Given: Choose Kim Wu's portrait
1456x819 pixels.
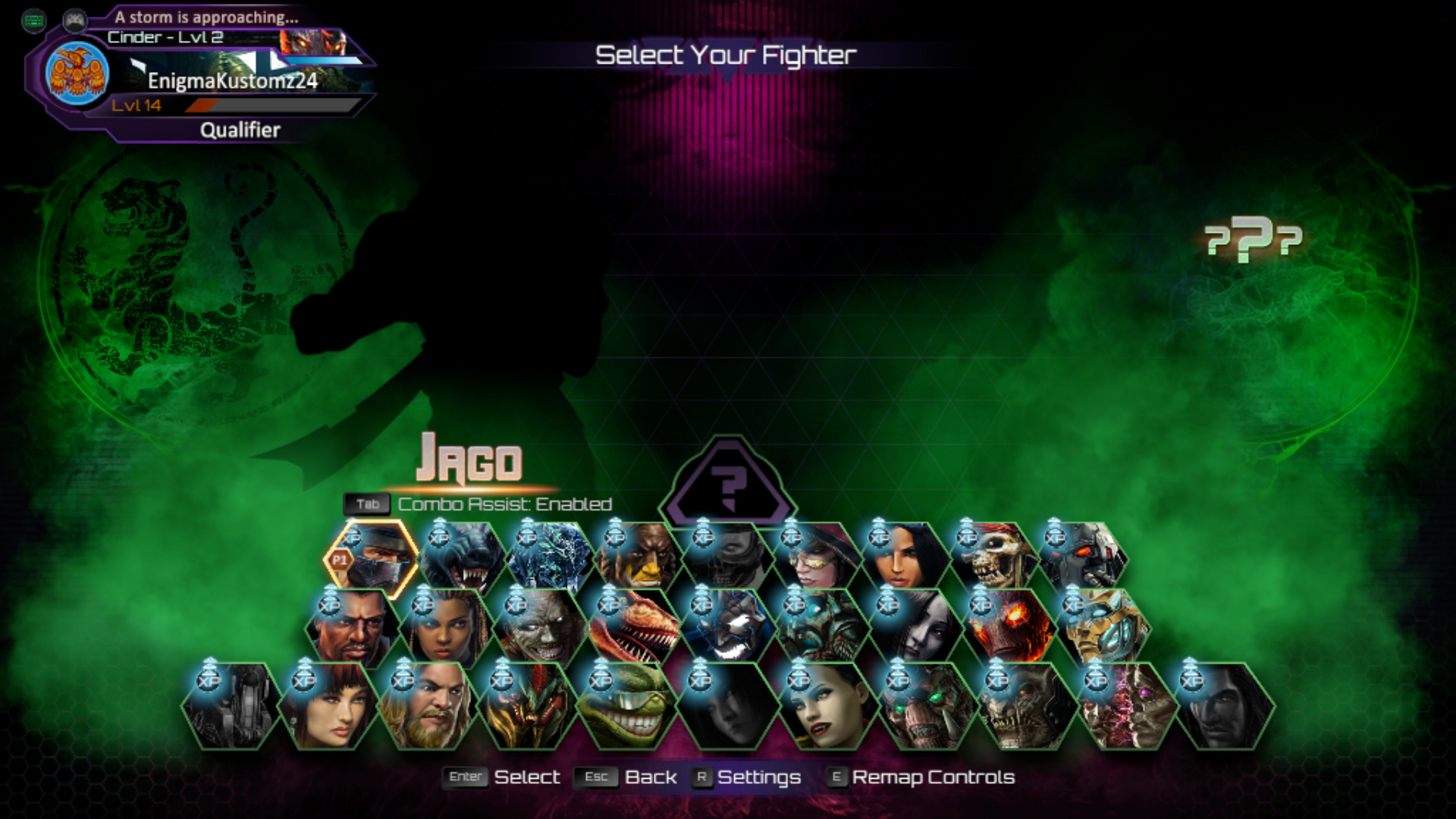Looking at the screenshot, I should [x=328, y=707].
